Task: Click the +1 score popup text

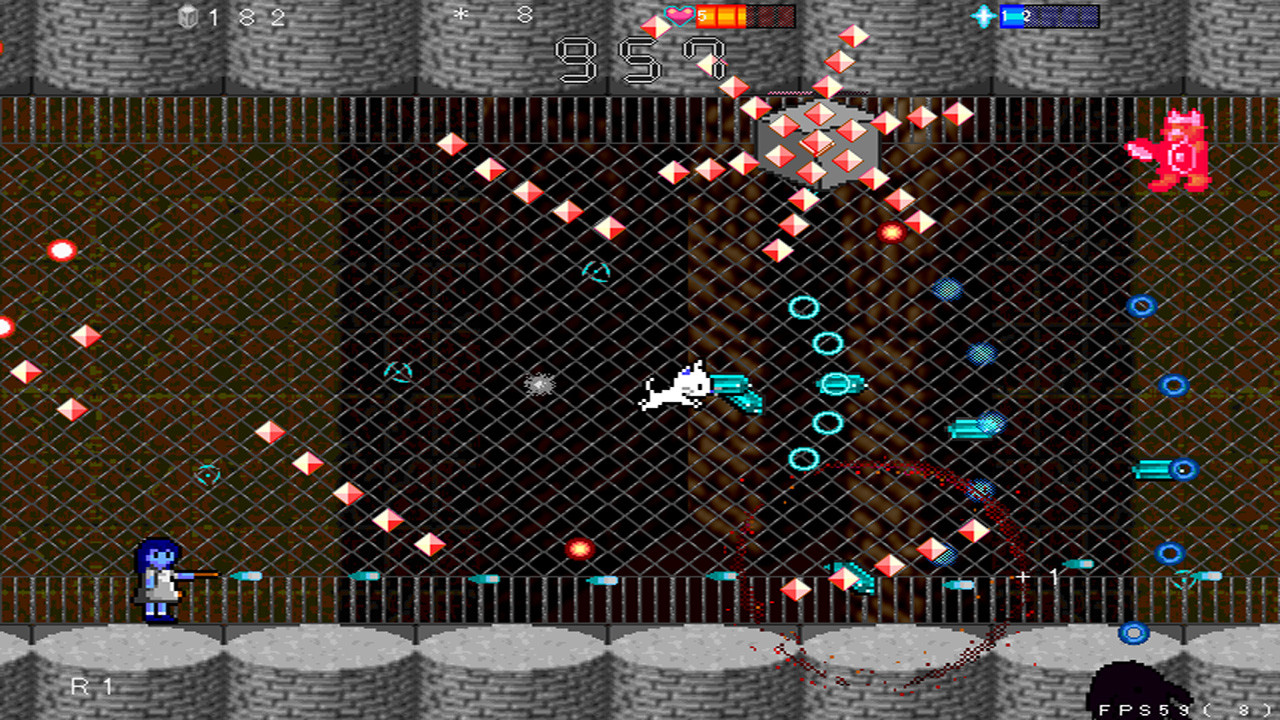Action: (x=1033, y=576)
